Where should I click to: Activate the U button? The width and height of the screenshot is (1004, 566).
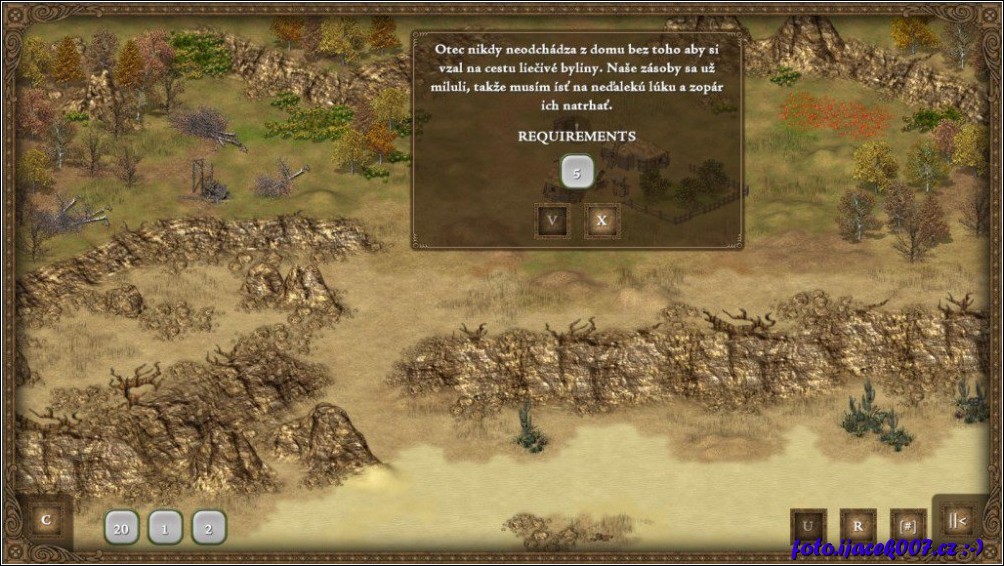[x=808, y=526]
